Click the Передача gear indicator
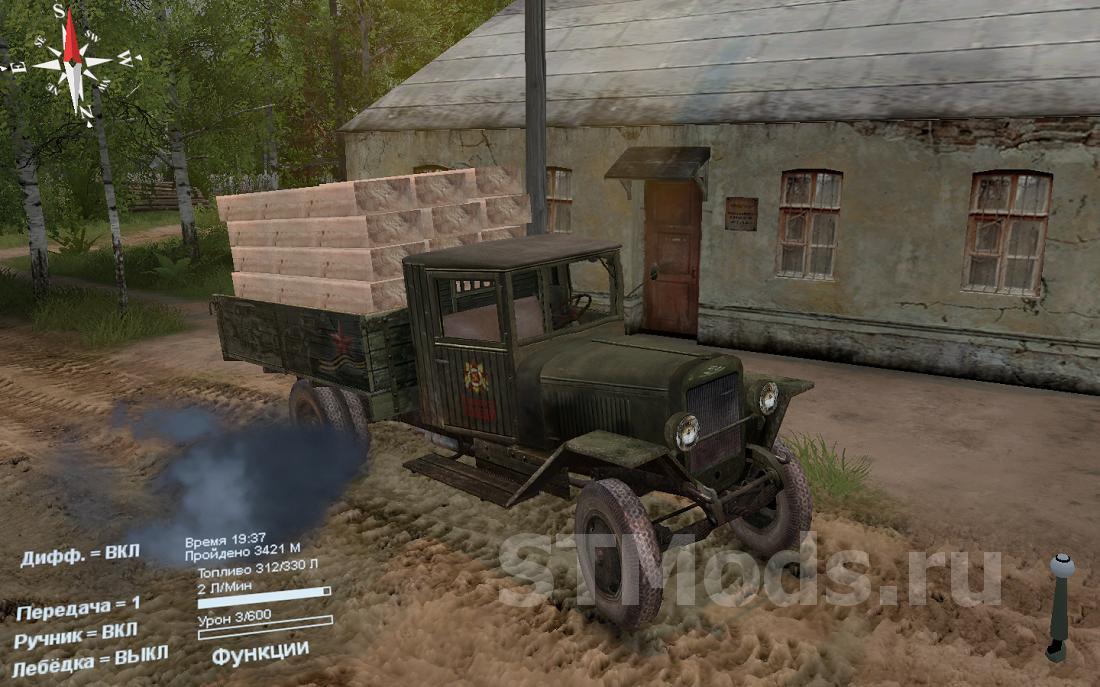Screen dimensions: 1100x687 (x=78, y=606)
